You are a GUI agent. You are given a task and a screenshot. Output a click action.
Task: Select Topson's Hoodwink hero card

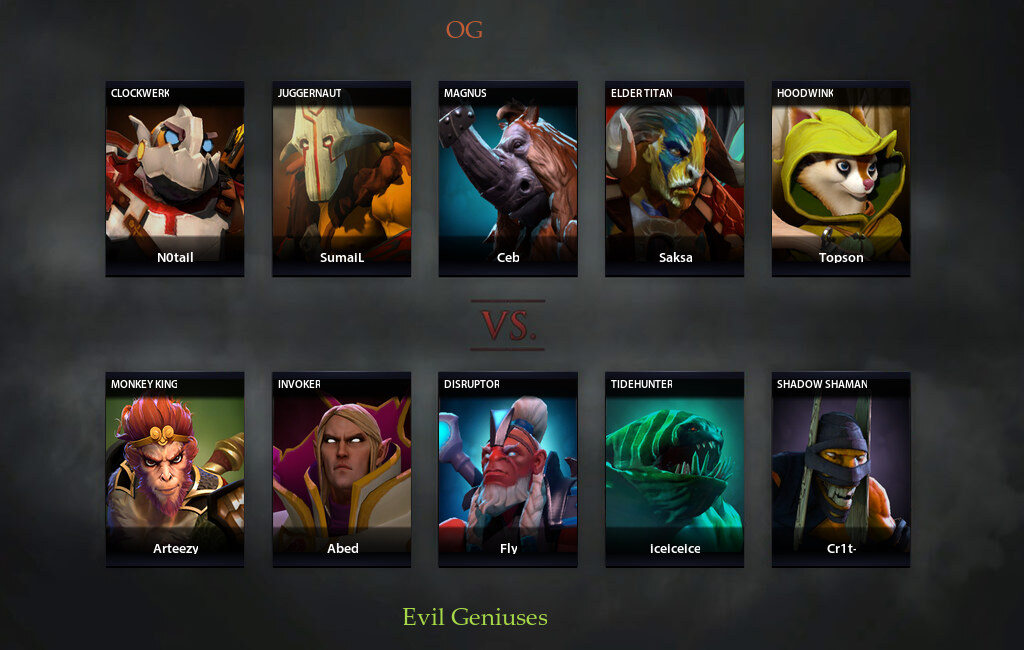click(840, 178)
